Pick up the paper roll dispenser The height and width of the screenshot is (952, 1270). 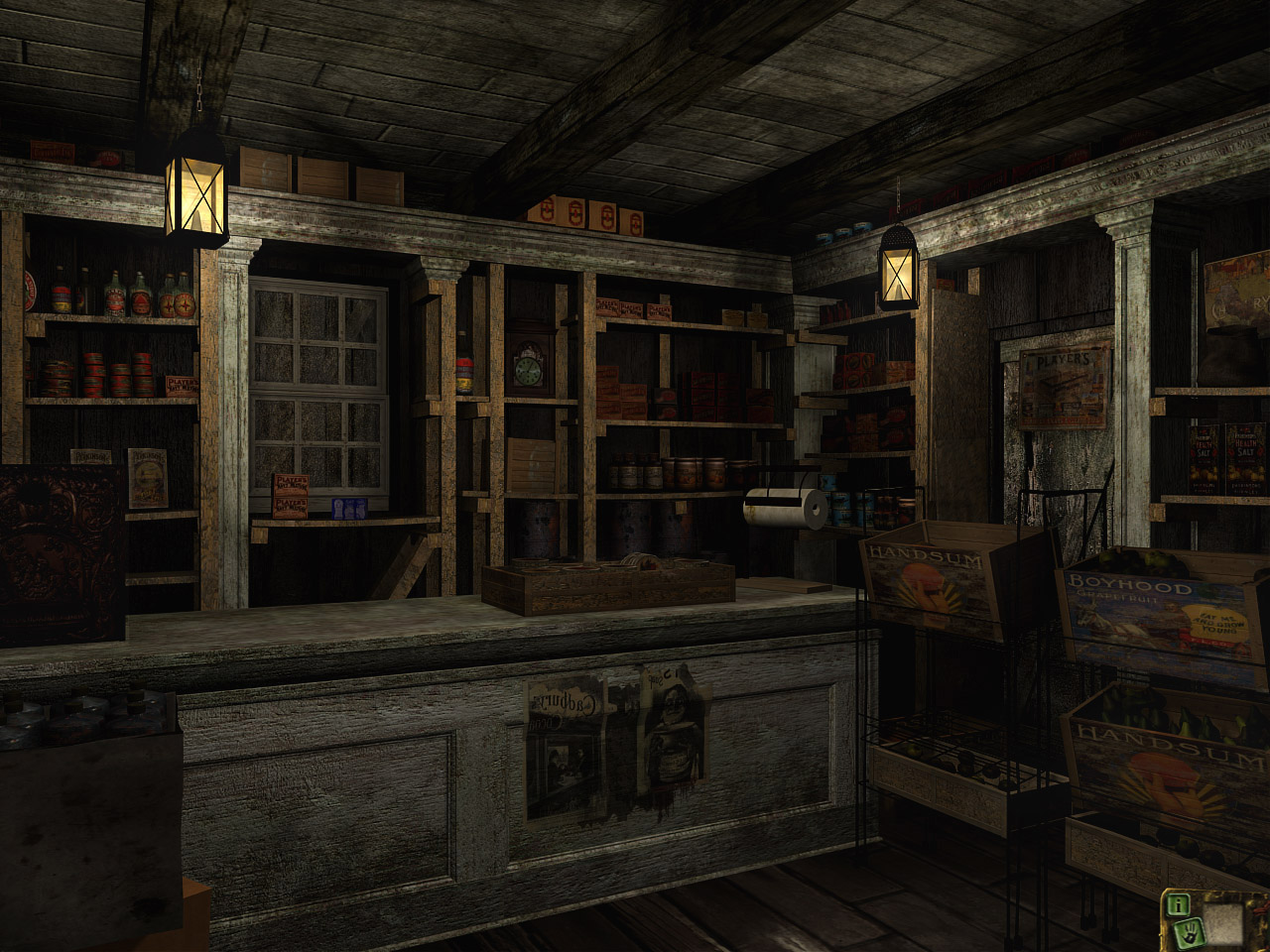coord(784,506)
